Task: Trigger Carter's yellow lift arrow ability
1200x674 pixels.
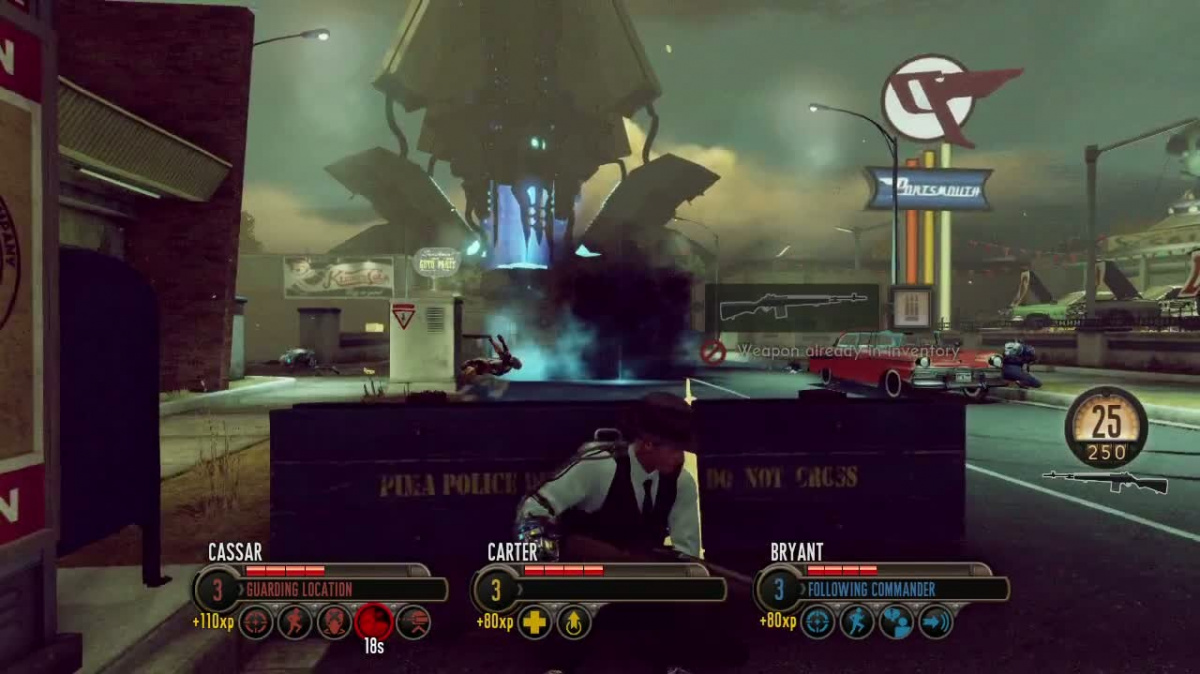Action: click(574, 622)
